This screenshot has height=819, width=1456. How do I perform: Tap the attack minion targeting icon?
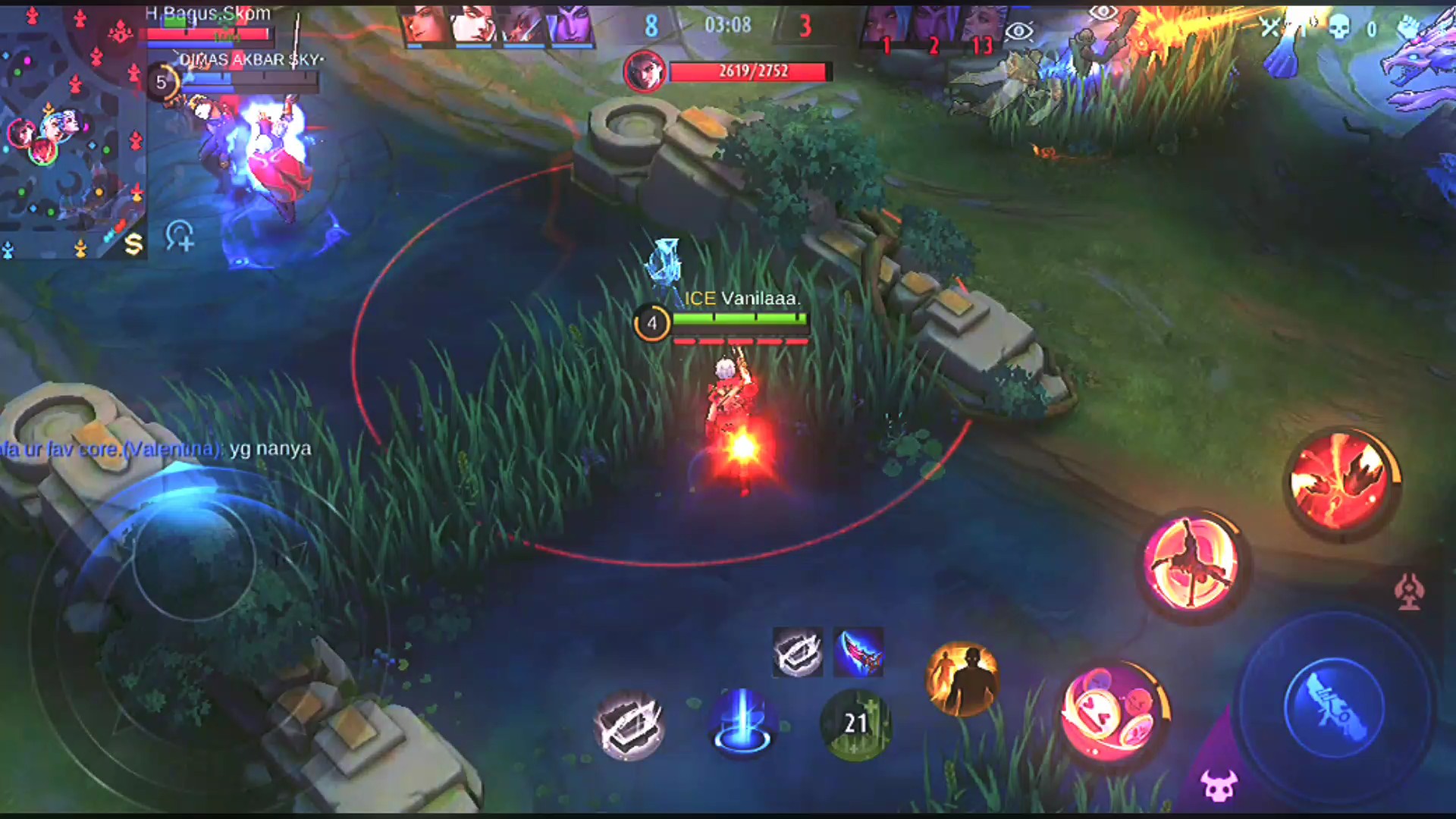(x=1219, y=785)
